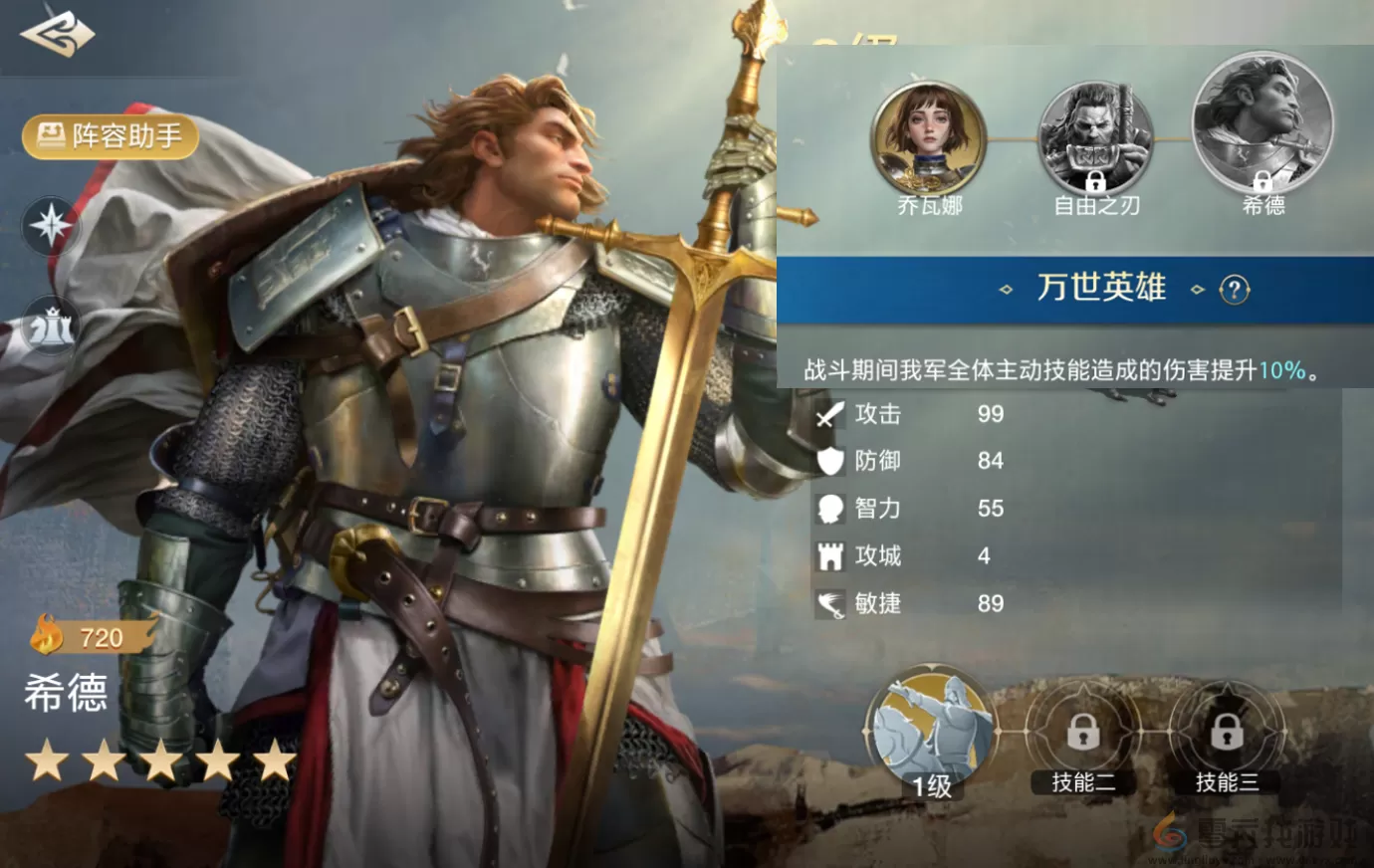This screenshot has height=868, width=1374.
Task: Click the 防御 defense shield icon
Action: tap(827, 462)
